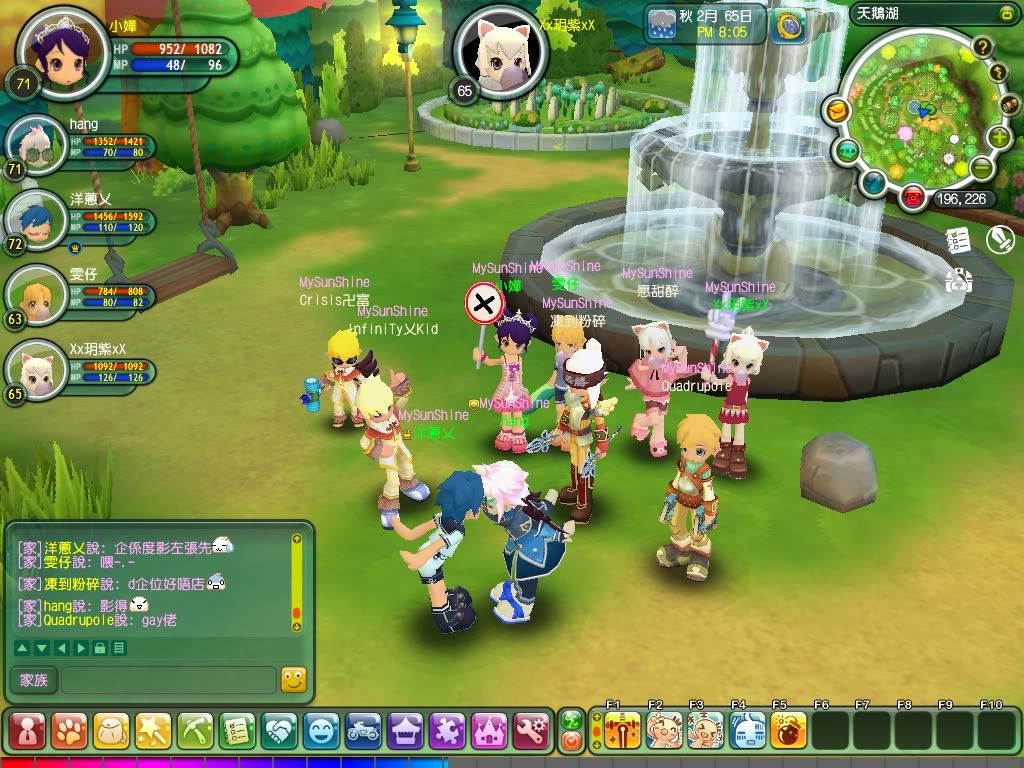Open the chat emoticon picker

[293, 680]
